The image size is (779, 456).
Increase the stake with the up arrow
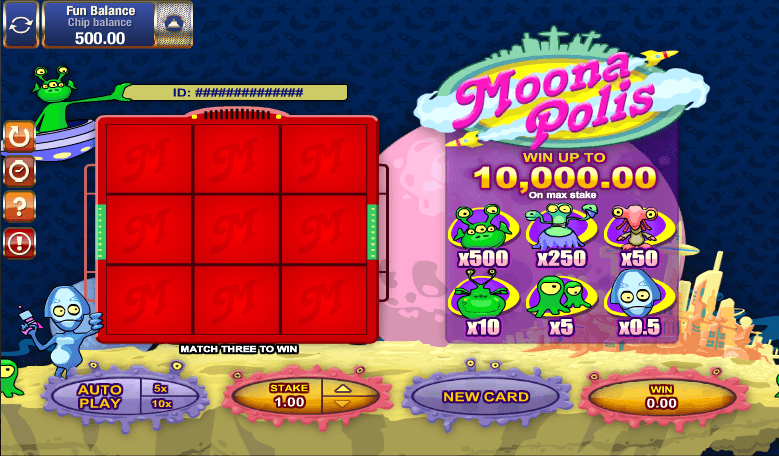point(342,389)
